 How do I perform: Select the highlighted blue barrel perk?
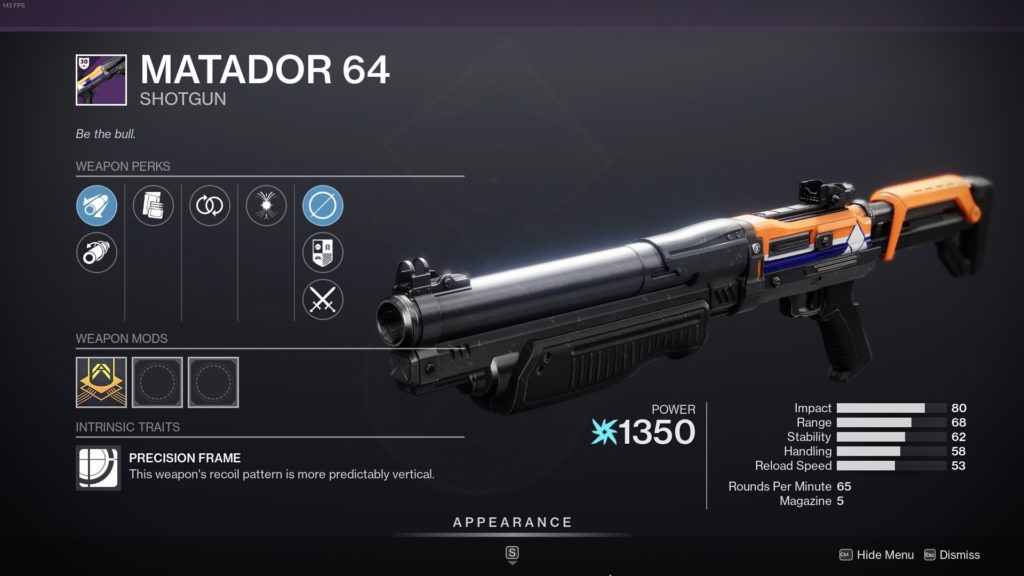coord(97,207)
